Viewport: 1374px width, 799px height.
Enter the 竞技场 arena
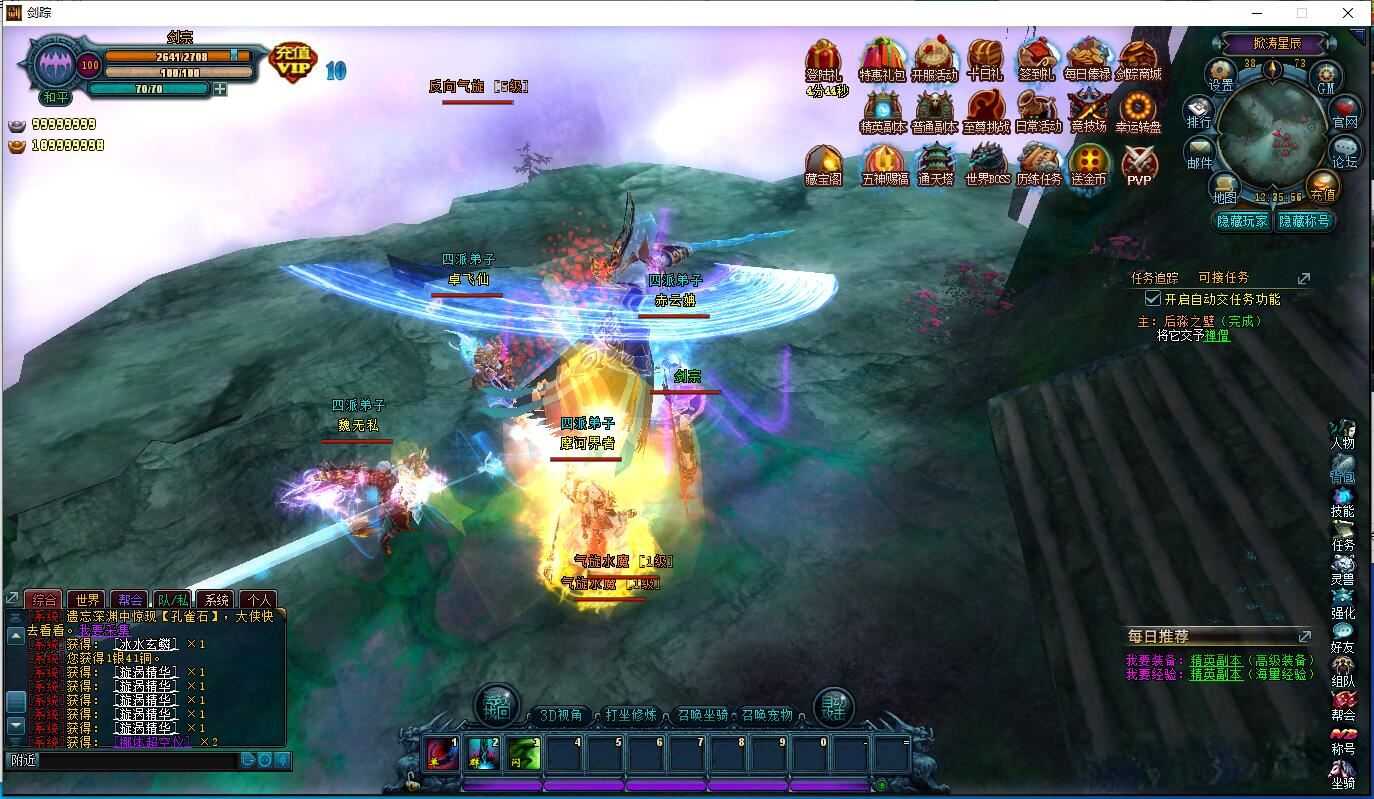tap(1088, 111)
